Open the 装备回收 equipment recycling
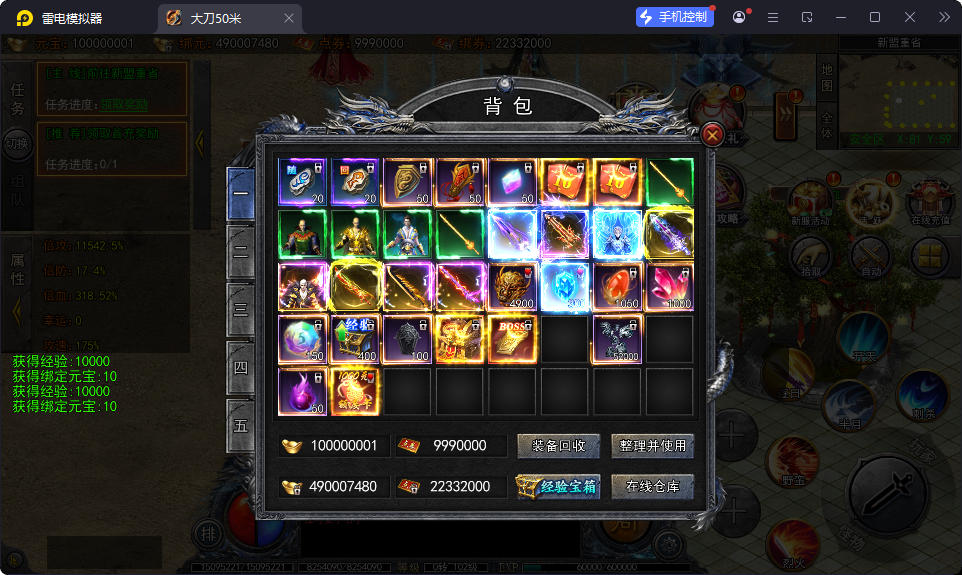The height and width of the screenshot is (575, 962). point(558,446)
